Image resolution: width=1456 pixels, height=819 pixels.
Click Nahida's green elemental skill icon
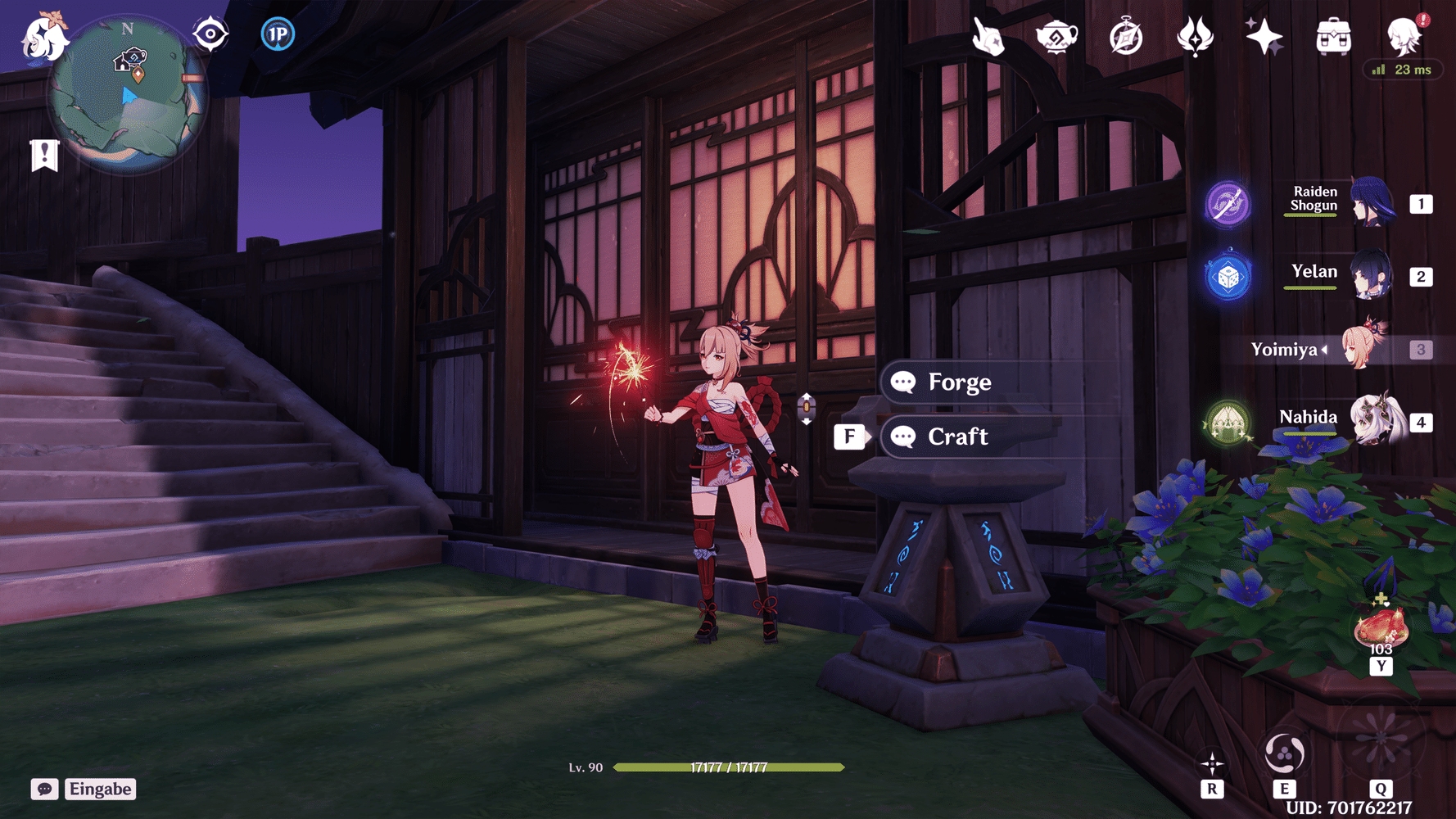(x=1227, y=423)
